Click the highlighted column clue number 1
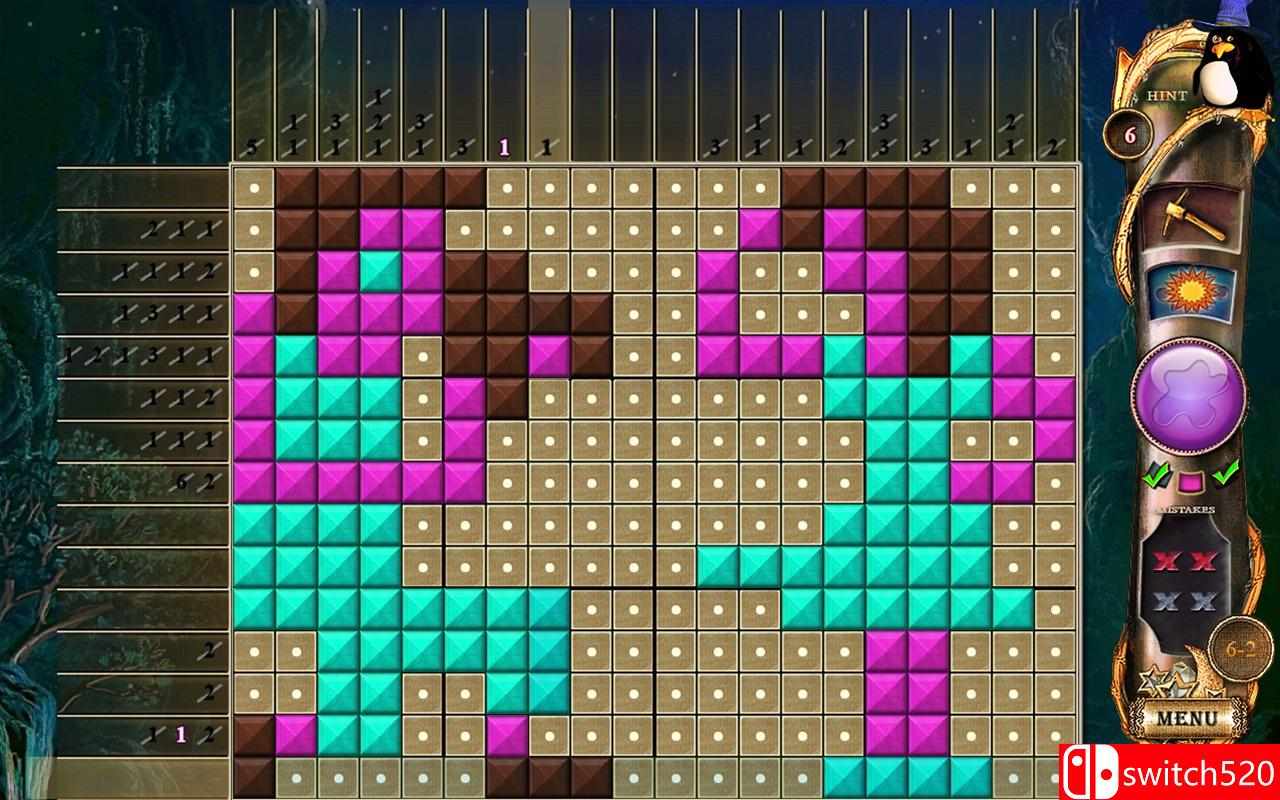 point(502,147)
